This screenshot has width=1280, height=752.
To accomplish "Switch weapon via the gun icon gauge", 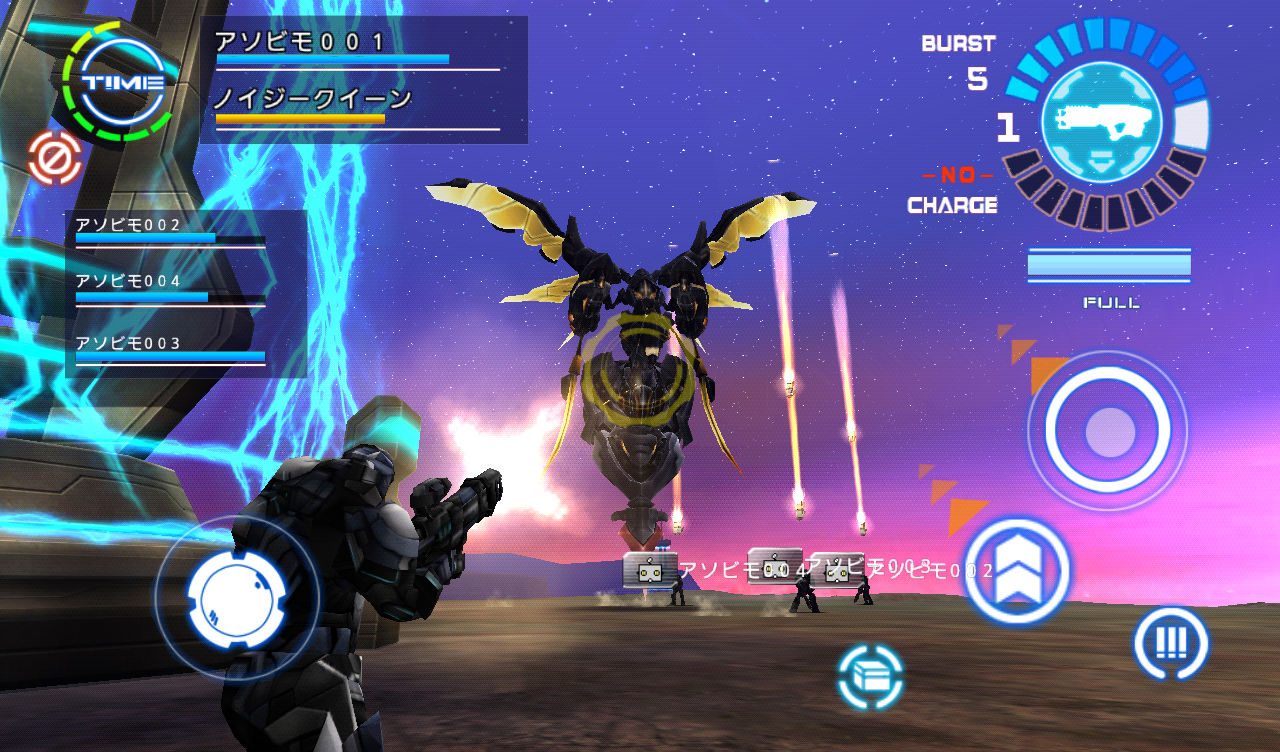I will tap(1101, 121).
